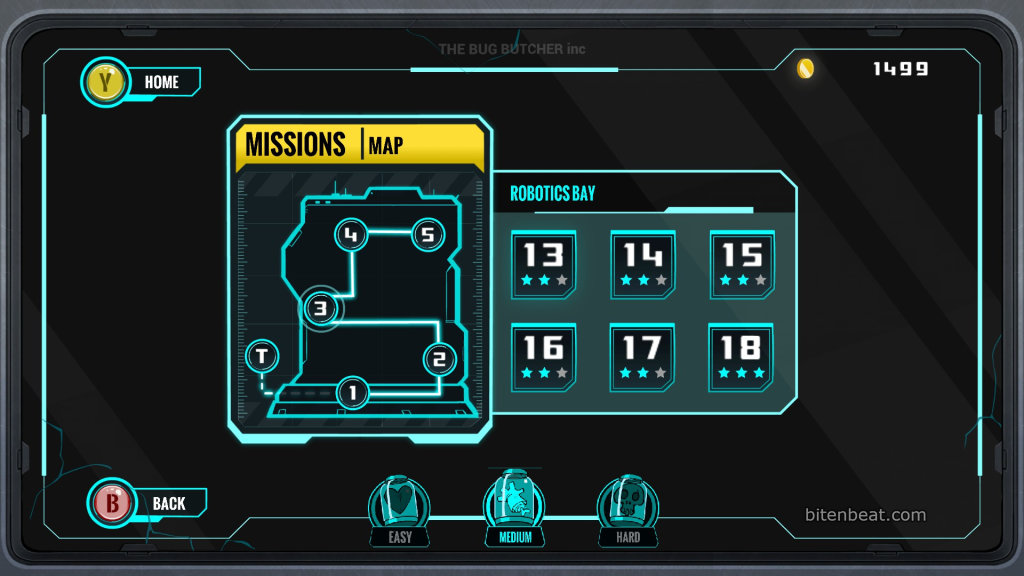The height and width of the screenshot is (576, 1024).
Task: Pick mission 17 tile
Action: [x=642, y=355]
